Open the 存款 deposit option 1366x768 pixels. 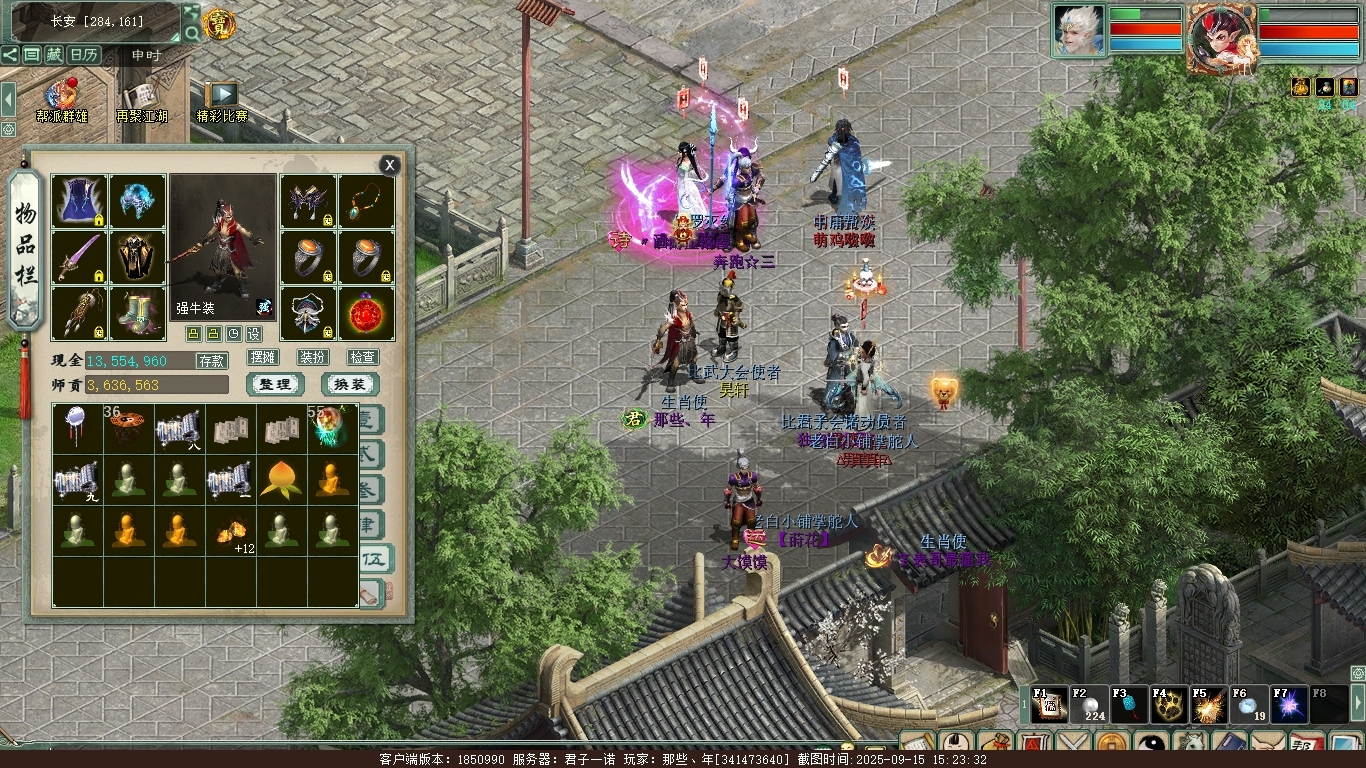tap(211, 361)
